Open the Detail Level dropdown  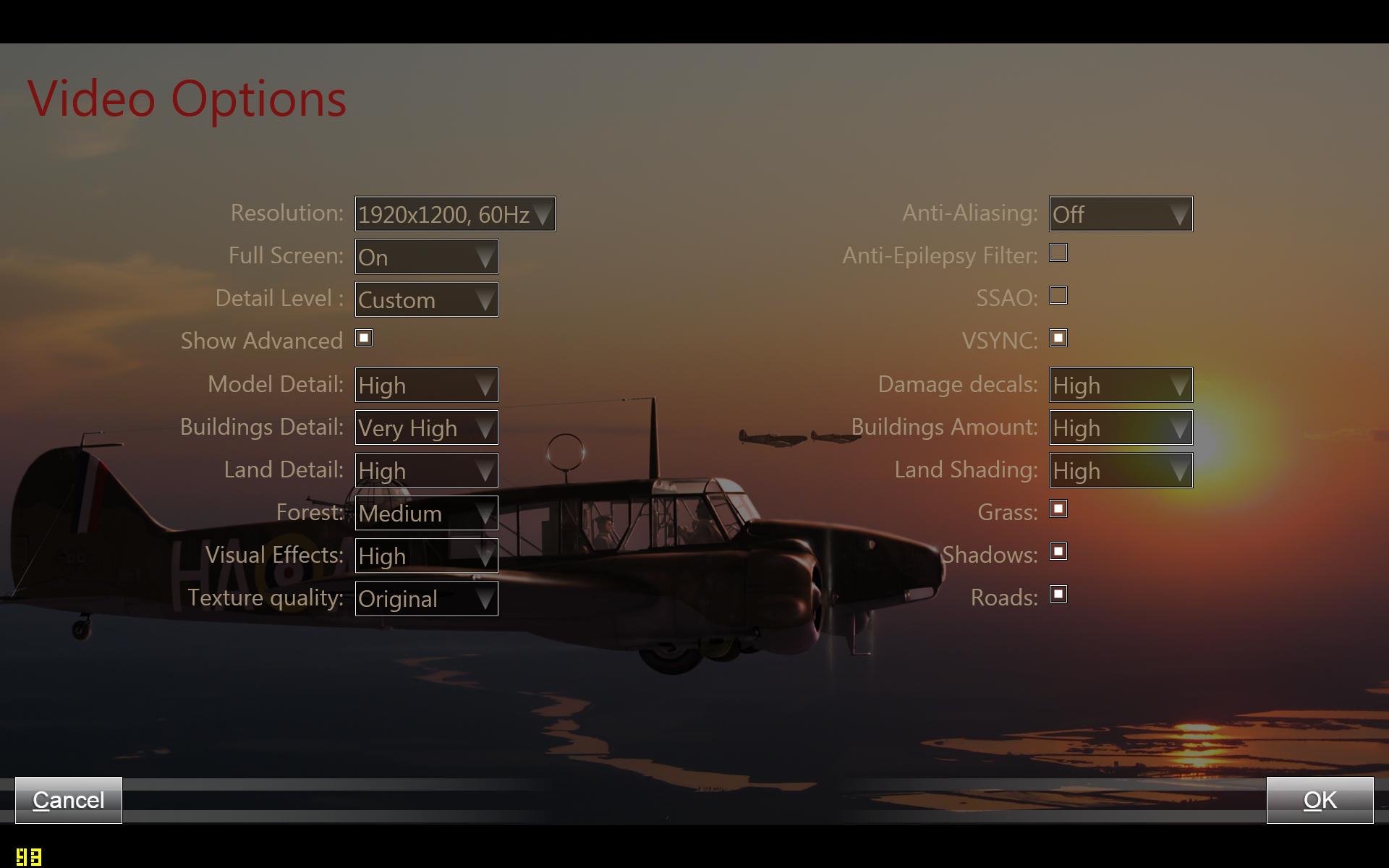tap(426, 299)
